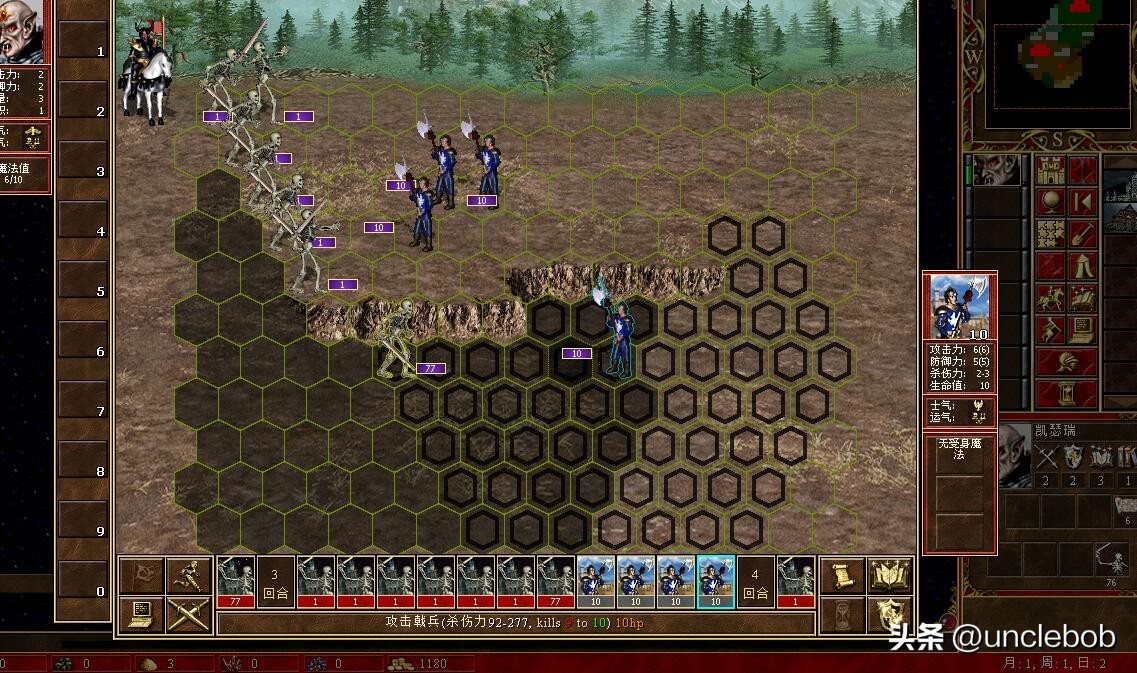Open combat options via the computer icon
This screenshot has width=1137, height=673.
click(x=141, y=613)
